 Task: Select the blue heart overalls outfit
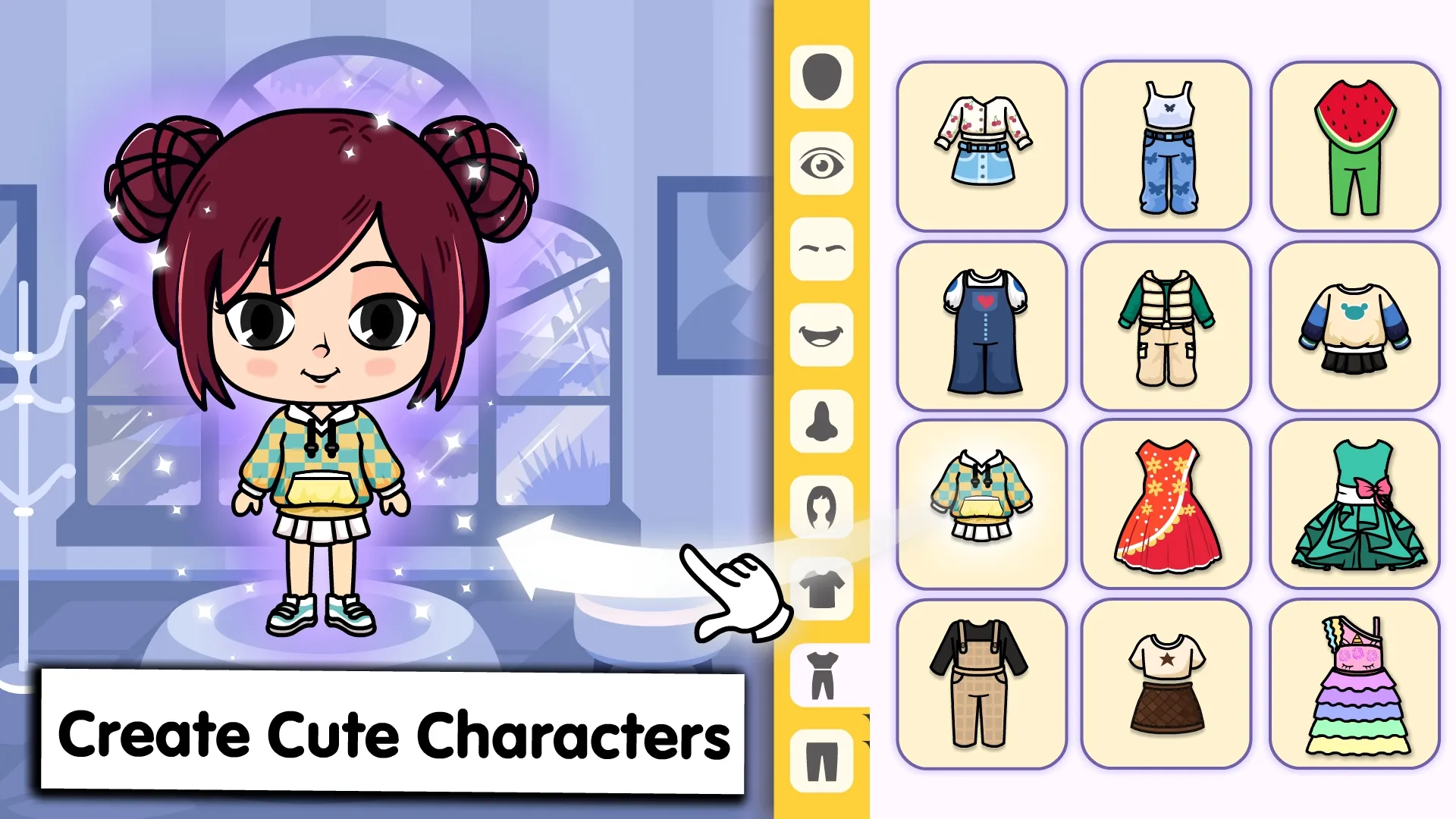[x=982, y=326]
